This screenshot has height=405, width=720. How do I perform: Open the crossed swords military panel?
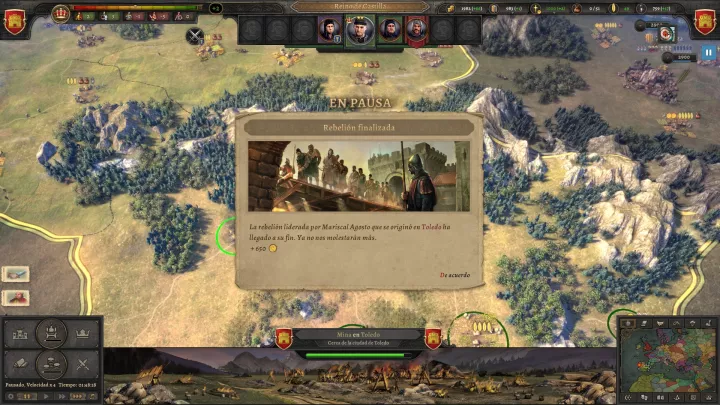[84, 364]
